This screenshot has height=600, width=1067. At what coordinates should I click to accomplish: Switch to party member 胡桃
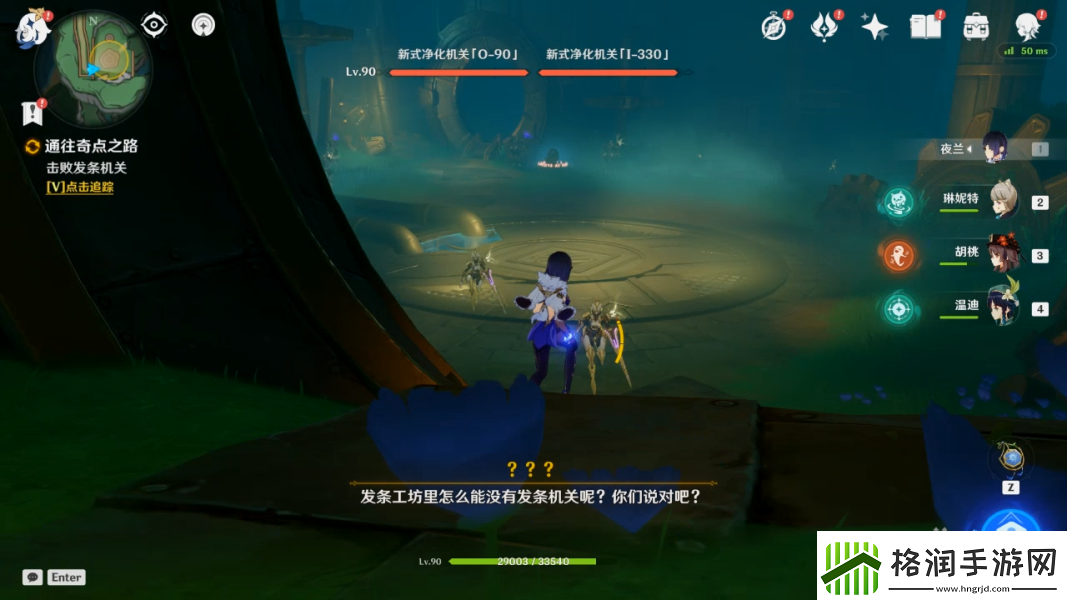(1003, 254)
